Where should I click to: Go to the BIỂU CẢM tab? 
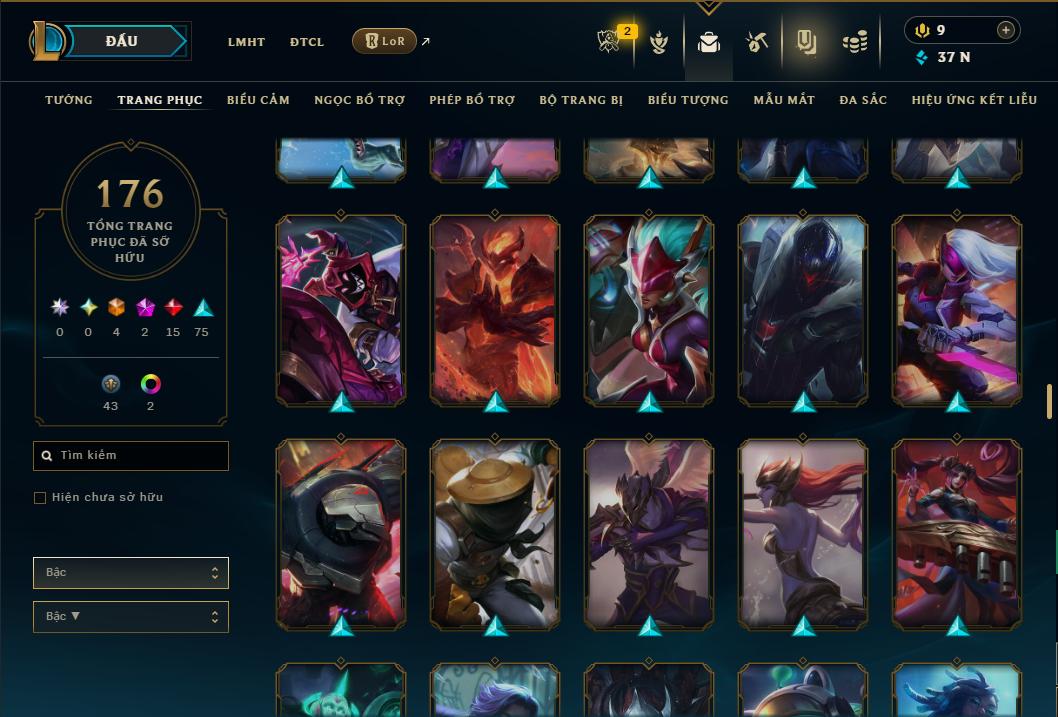258,100
